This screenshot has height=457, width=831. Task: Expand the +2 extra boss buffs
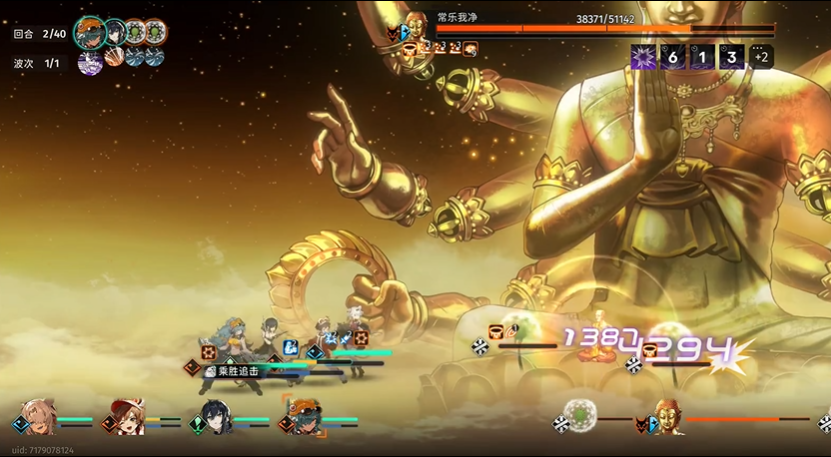(x=761, y=57)
